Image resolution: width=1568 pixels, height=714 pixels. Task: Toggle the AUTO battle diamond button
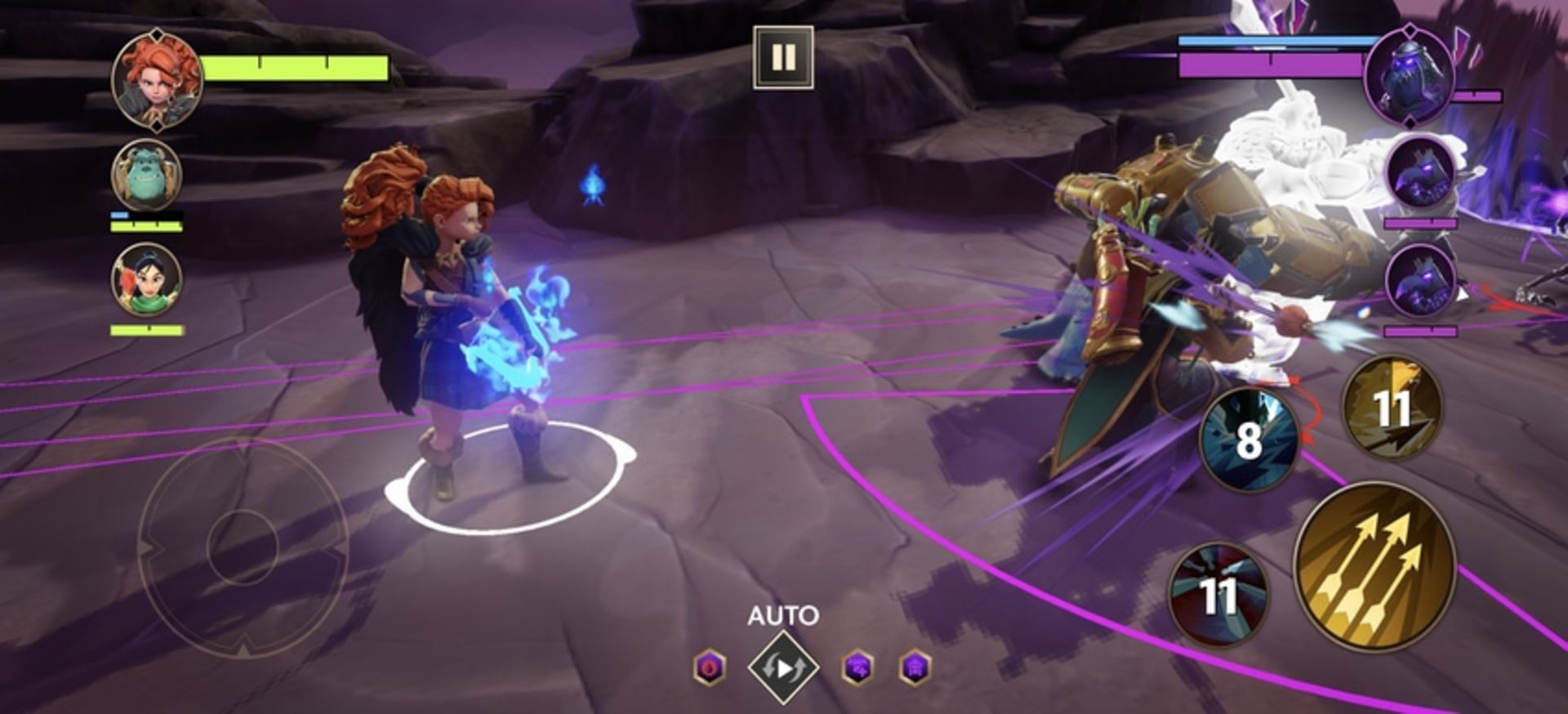pyautogui.click(x=782, y=668)
